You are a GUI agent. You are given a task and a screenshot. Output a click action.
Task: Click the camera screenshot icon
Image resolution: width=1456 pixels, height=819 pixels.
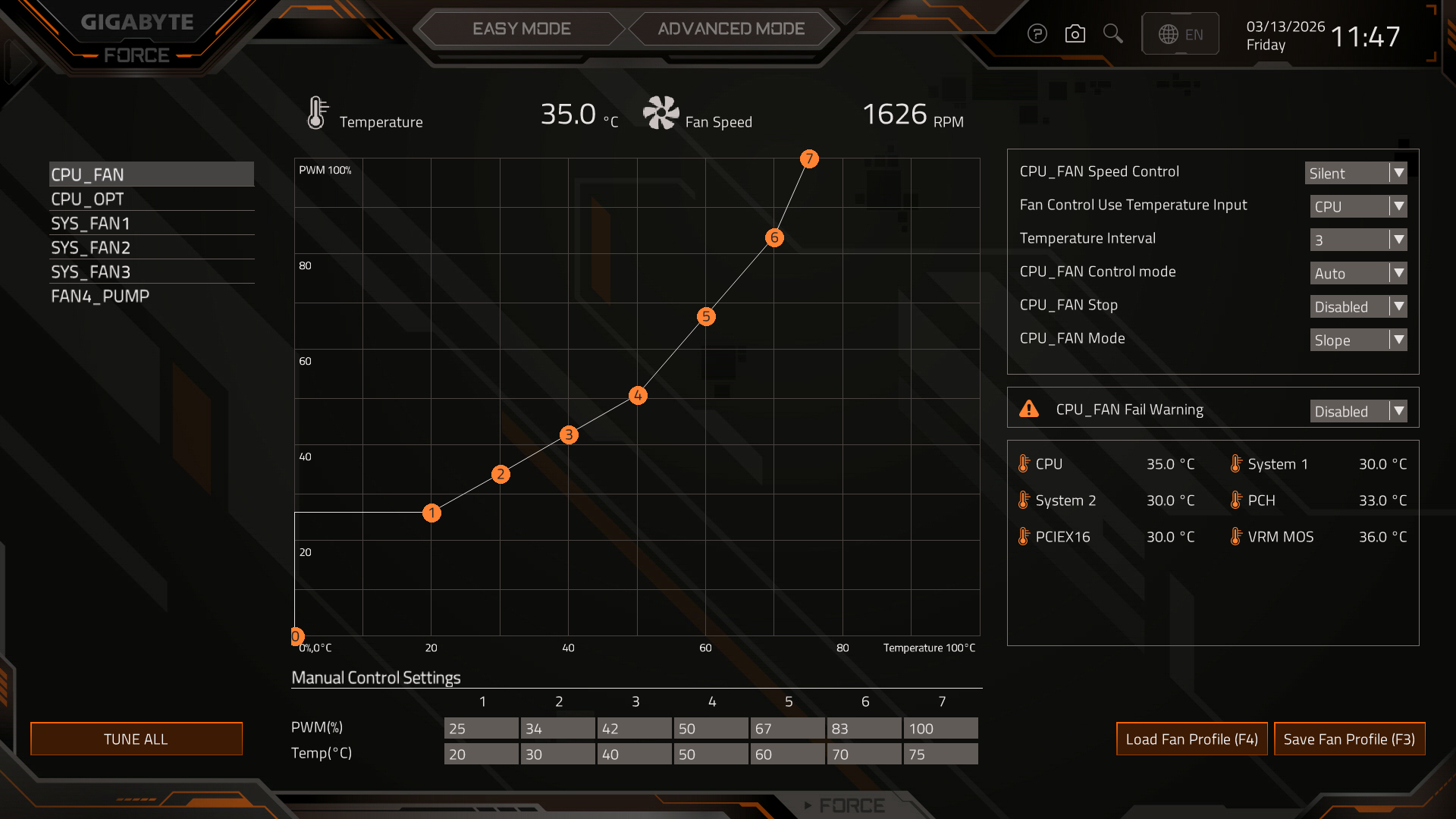1075,34
